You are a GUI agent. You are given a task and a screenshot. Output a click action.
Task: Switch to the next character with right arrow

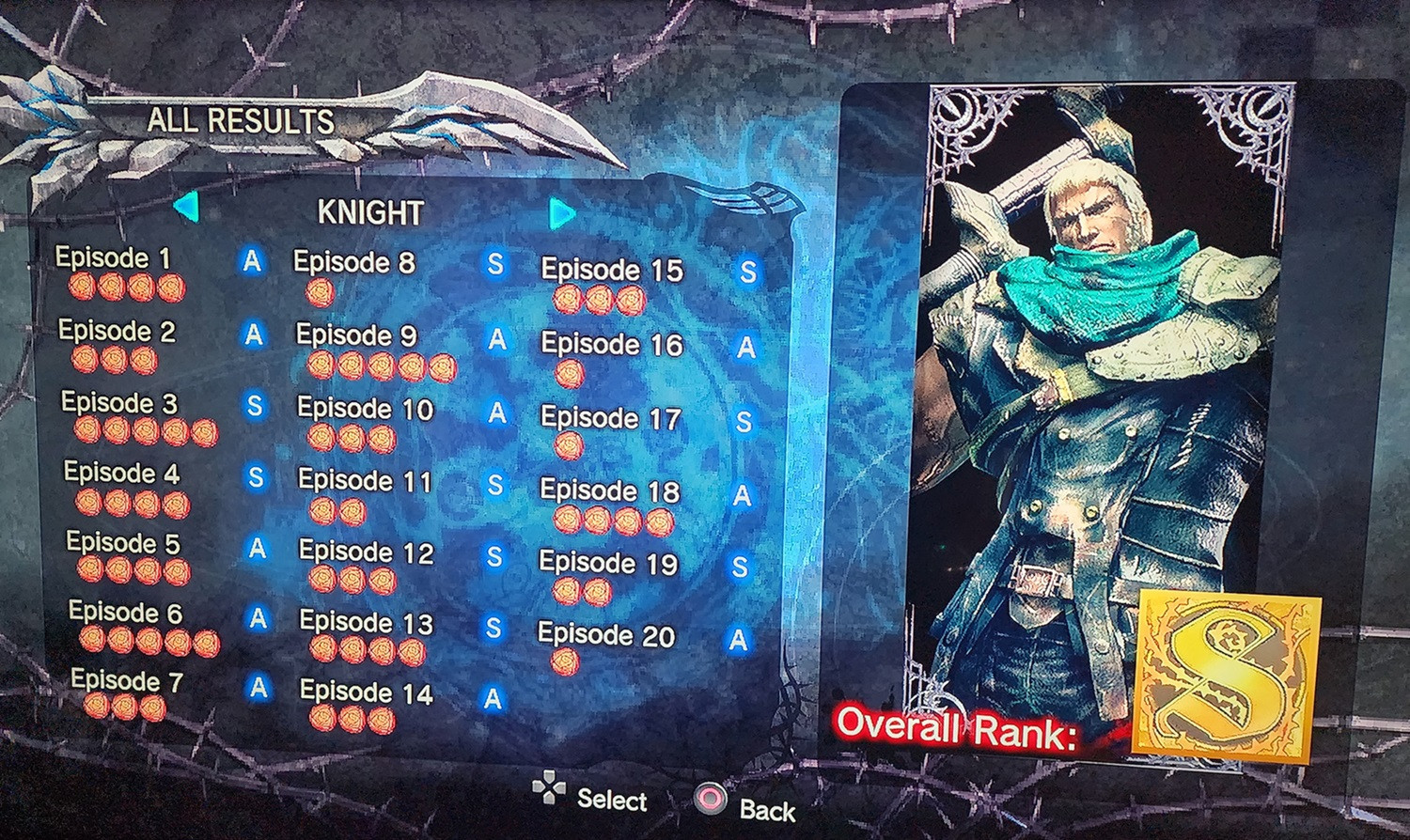coord(562,214)
